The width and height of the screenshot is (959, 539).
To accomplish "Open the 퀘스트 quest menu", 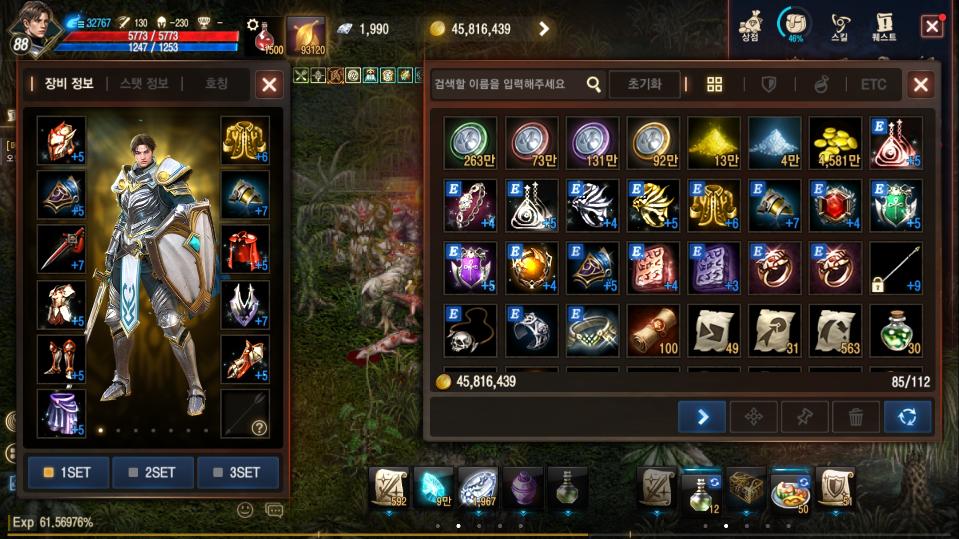I will pyautogui.click(x=883, y=25).
